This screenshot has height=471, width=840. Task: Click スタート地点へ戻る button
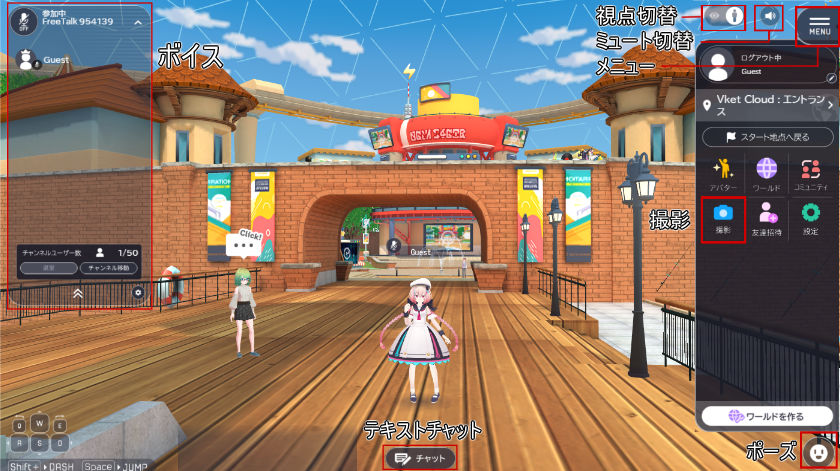[x=767, y=136]
